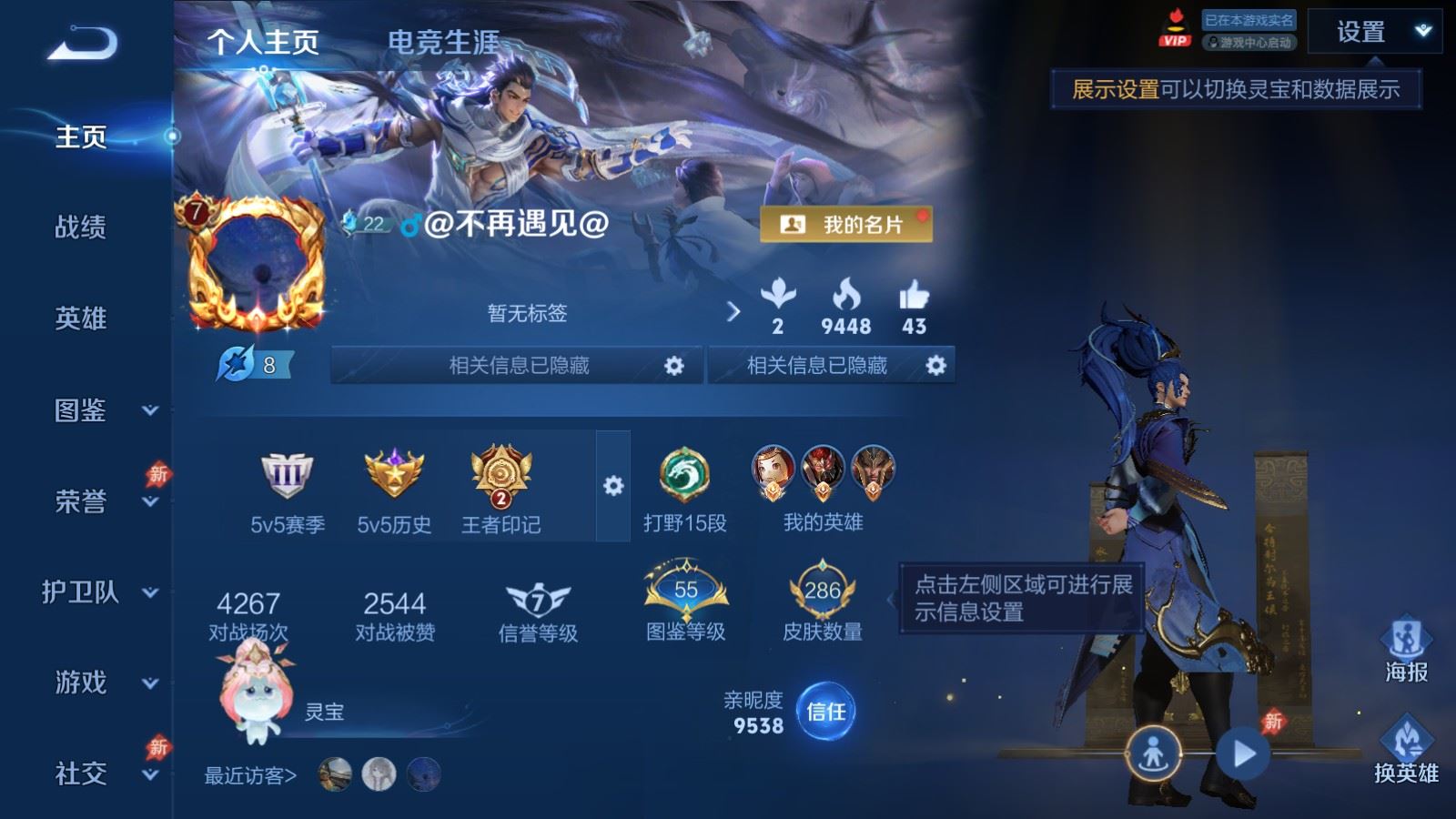Screen dimensions: 1456x819
Task: Click the 我的名片 button
Action: 848,222
